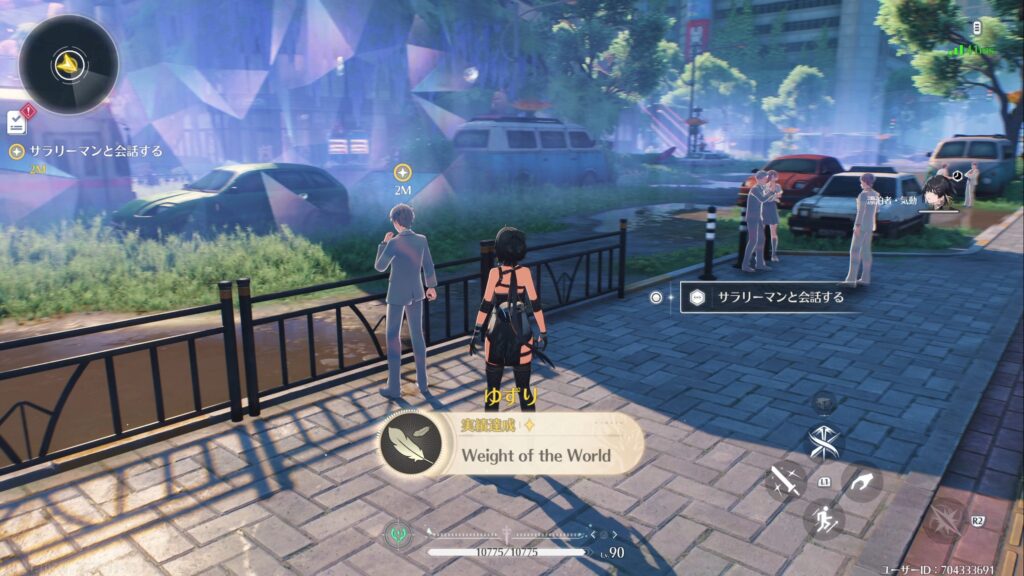Activate the starburst ultimate skill button
Viewport: 1024px width, 576px height.
[x=945, y=521]
